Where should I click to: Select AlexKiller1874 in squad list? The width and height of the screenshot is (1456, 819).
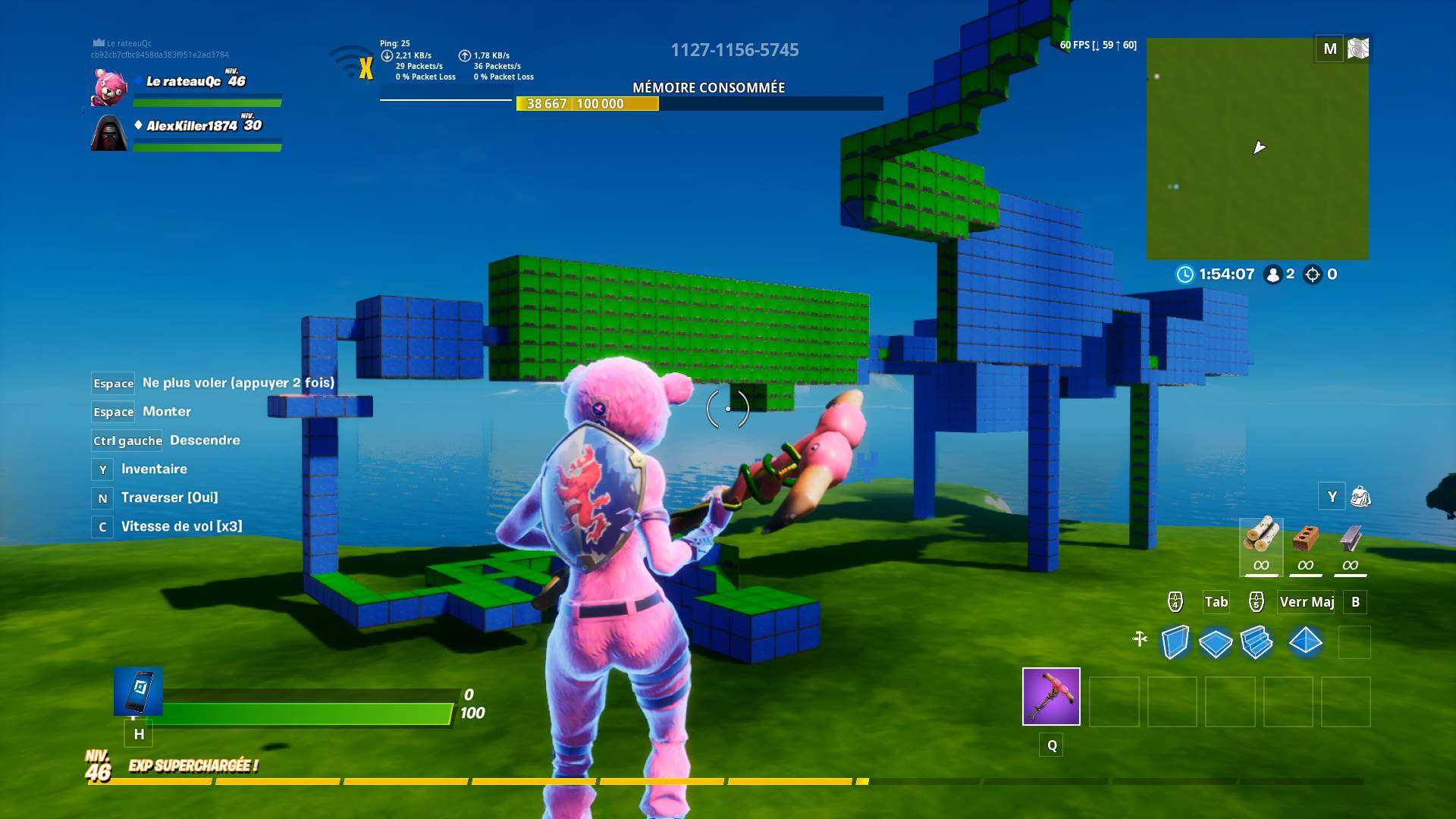tap(191, 126)
